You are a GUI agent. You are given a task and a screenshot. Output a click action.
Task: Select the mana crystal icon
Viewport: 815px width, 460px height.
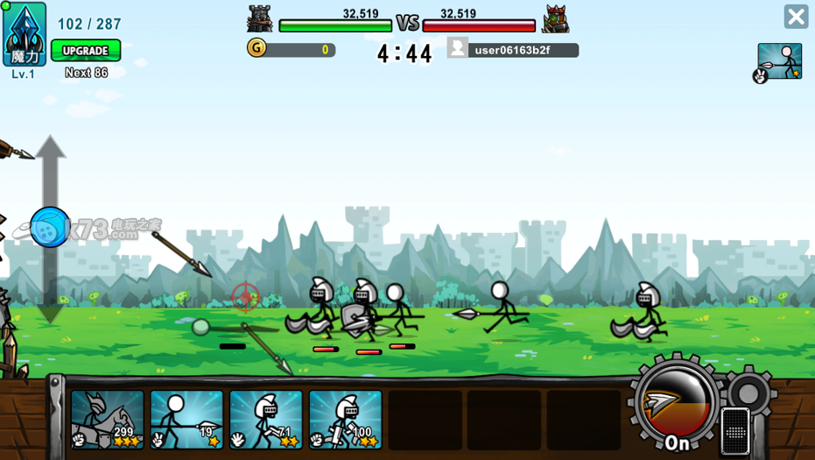(x=24, y=34)
